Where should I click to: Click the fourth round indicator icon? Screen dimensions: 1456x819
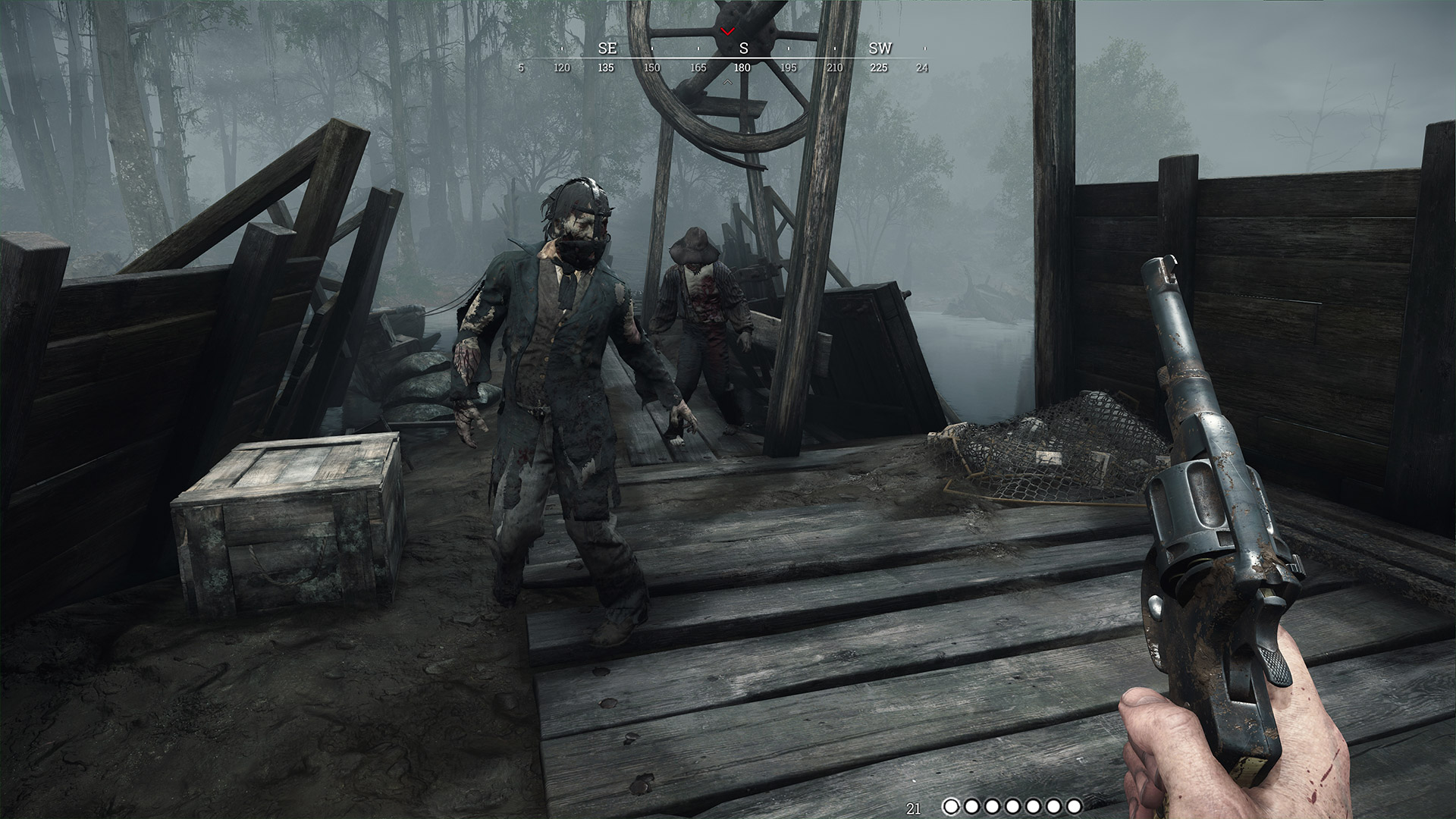pos(1012,806)
